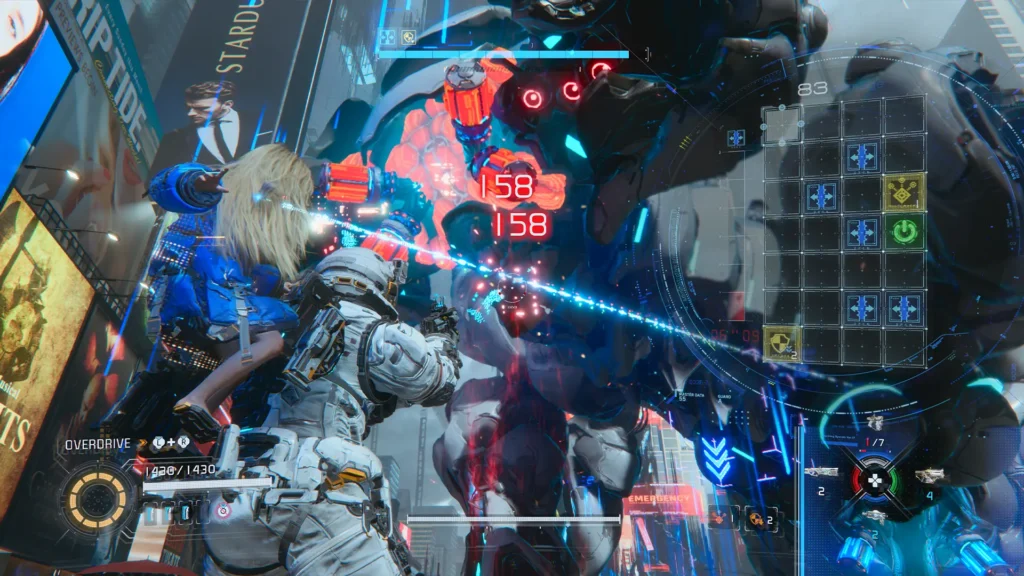Equip the right-side weapon with count 4
Viewport: 1024px width, 576px height.
point(931,474)
